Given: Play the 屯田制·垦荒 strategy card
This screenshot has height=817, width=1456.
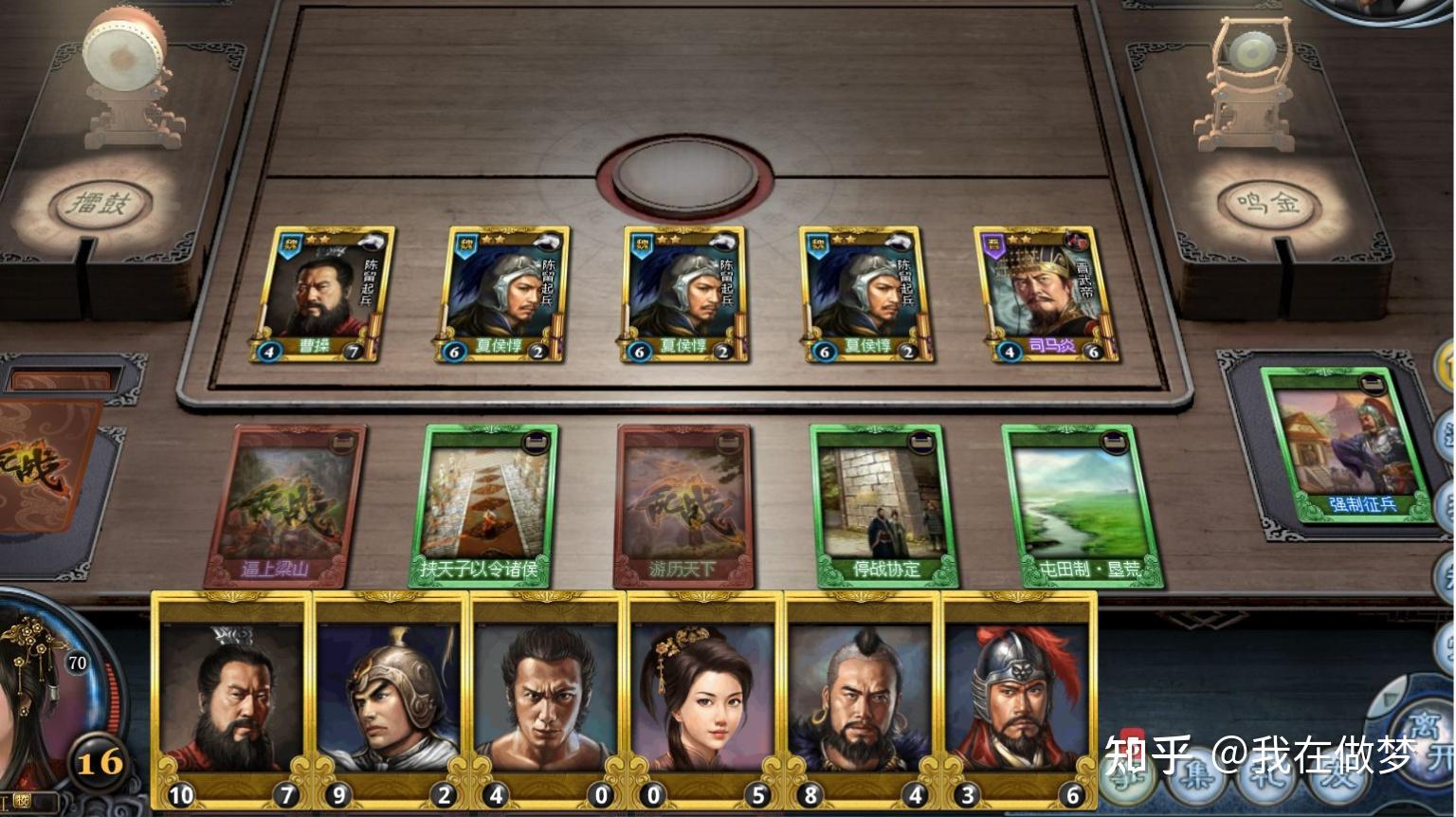Looking at the screenshot, I should [1082, 505].
